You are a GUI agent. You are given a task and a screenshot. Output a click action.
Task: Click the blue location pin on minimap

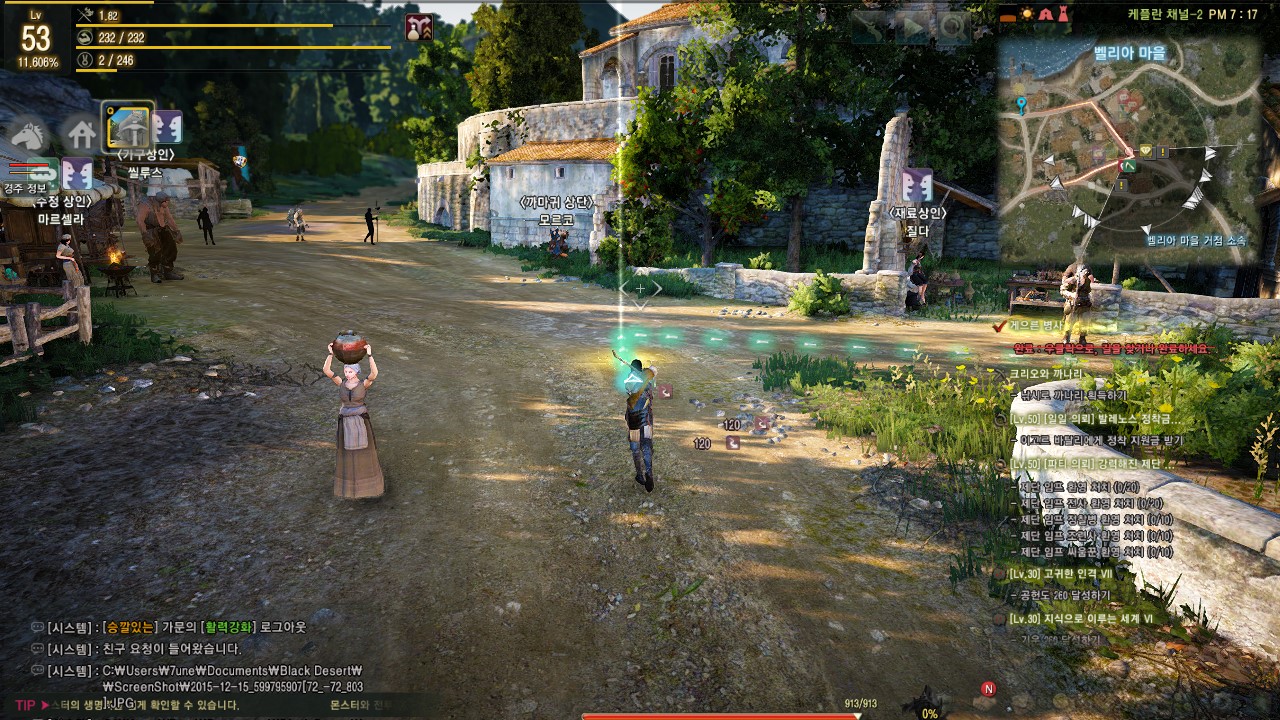1021,105
